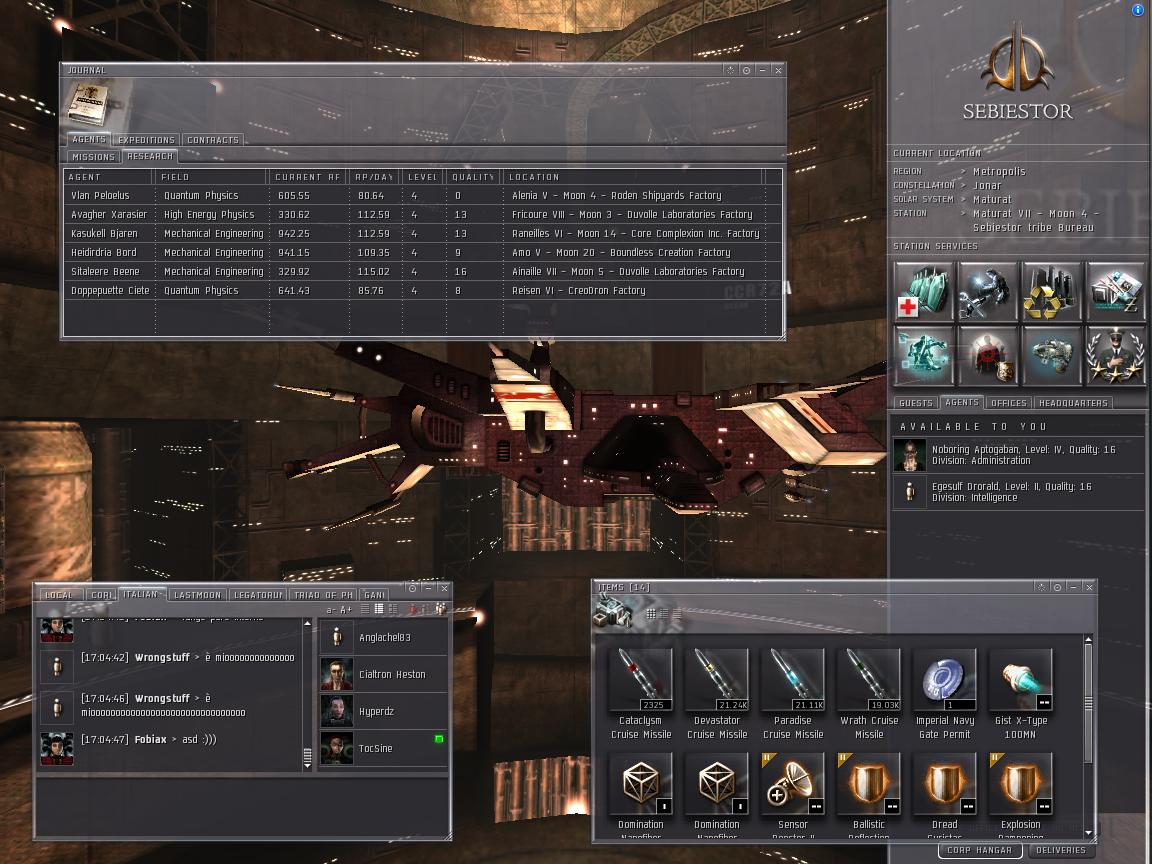This screenshot has height=864, width=1152.
Task: Sort research list by RP/Day column
Action: pos(374,177)
